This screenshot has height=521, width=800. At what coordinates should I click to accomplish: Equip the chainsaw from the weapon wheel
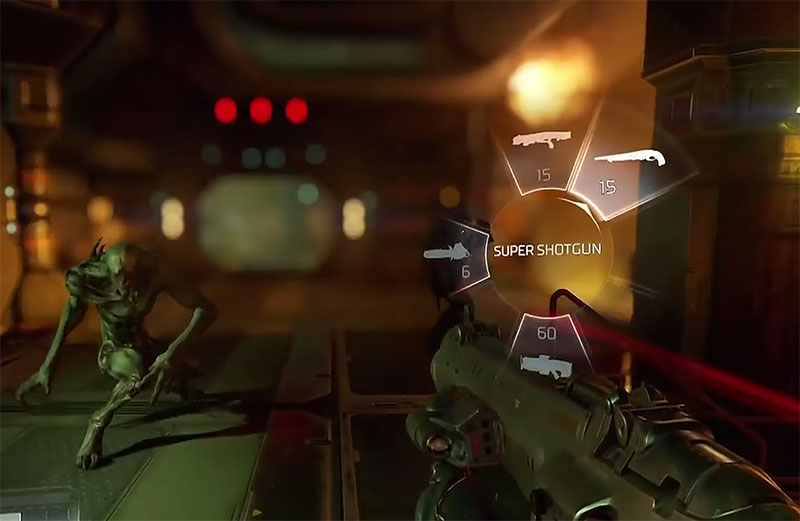(455, 254)
